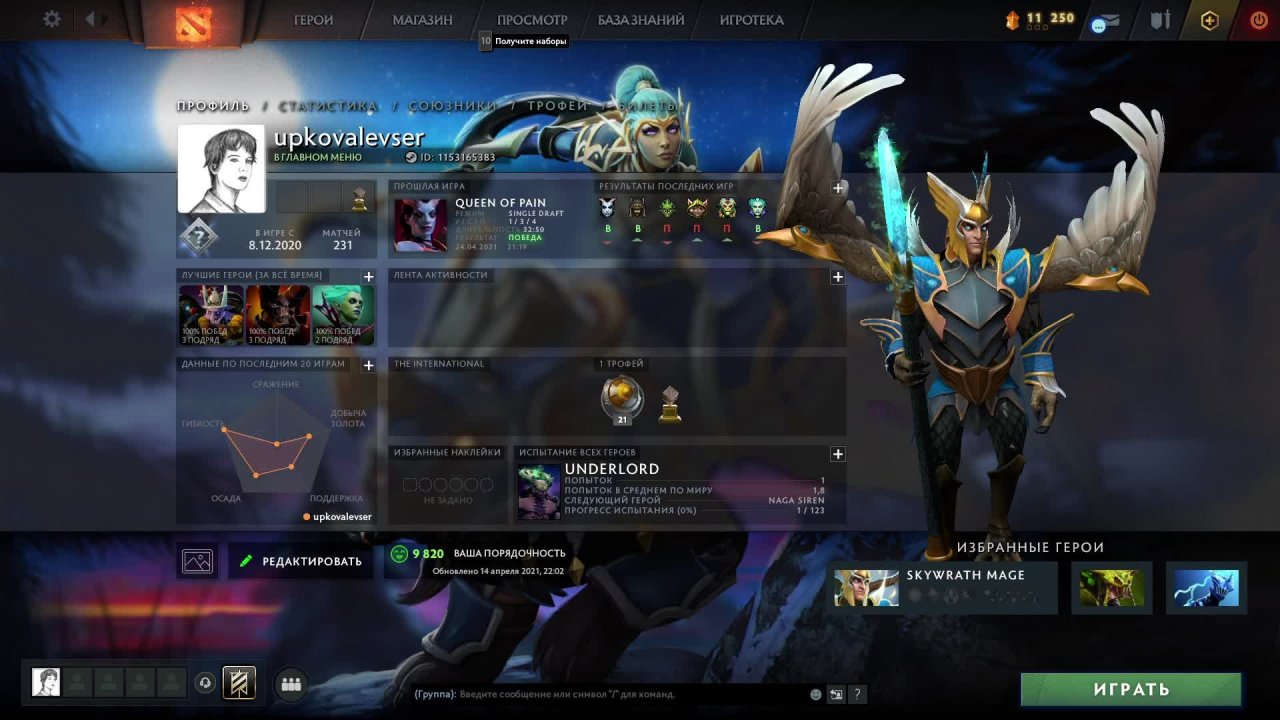Expand the Лента активности panel with plus

(x=836, y=277)
